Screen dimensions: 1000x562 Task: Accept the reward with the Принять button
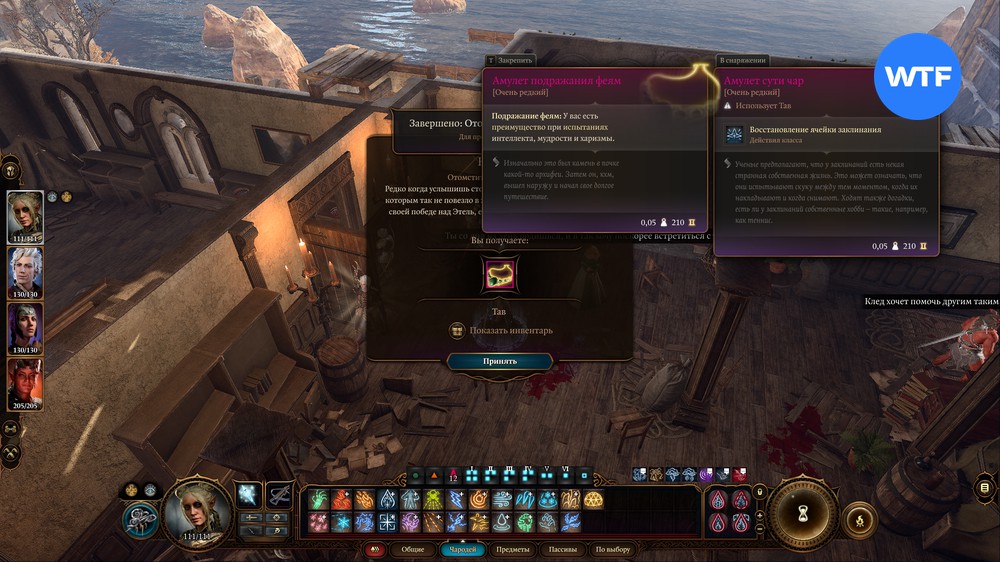(x=499, y=361)
